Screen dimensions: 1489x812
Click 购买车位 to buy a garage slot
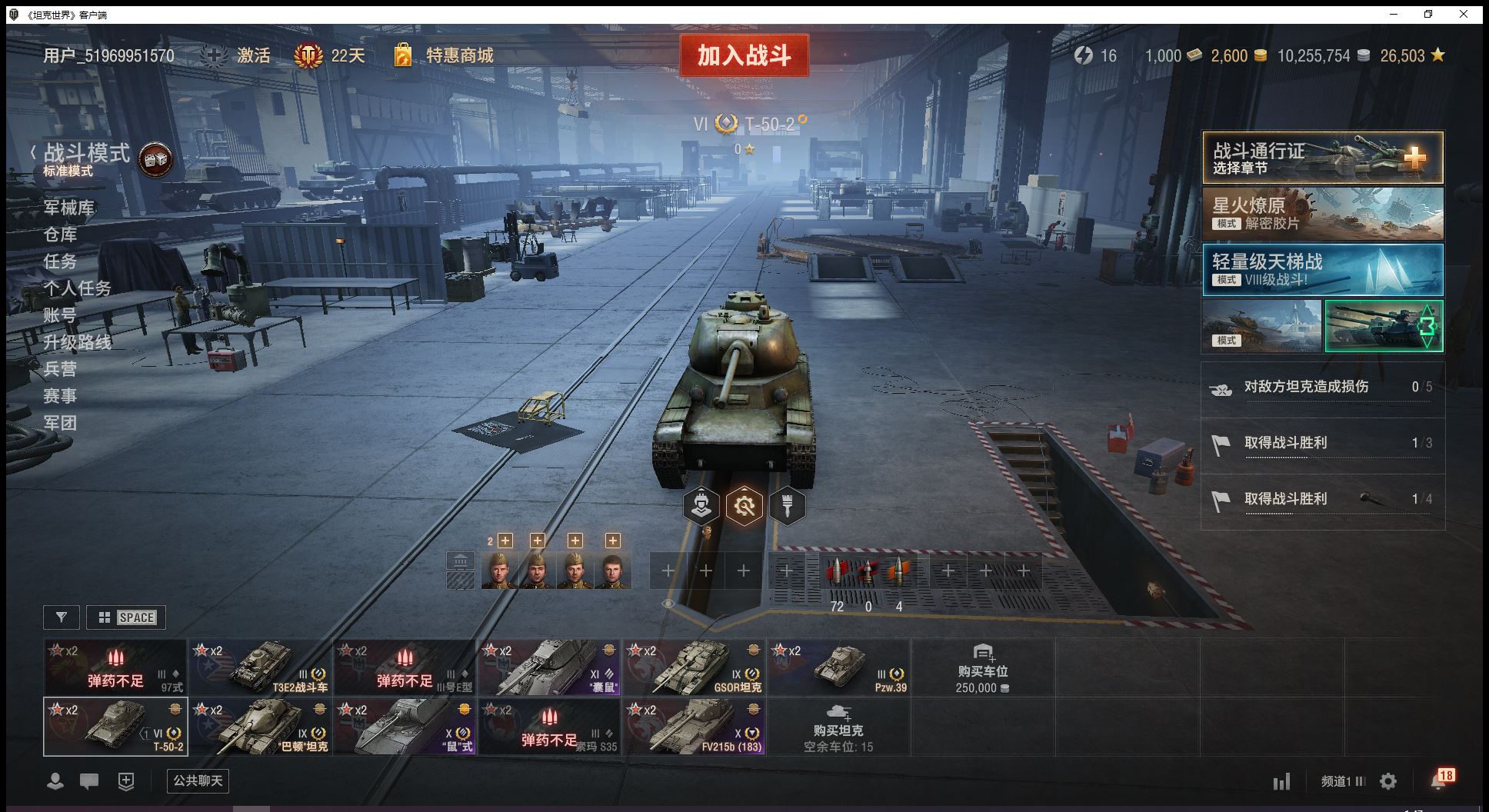(982, 667)
